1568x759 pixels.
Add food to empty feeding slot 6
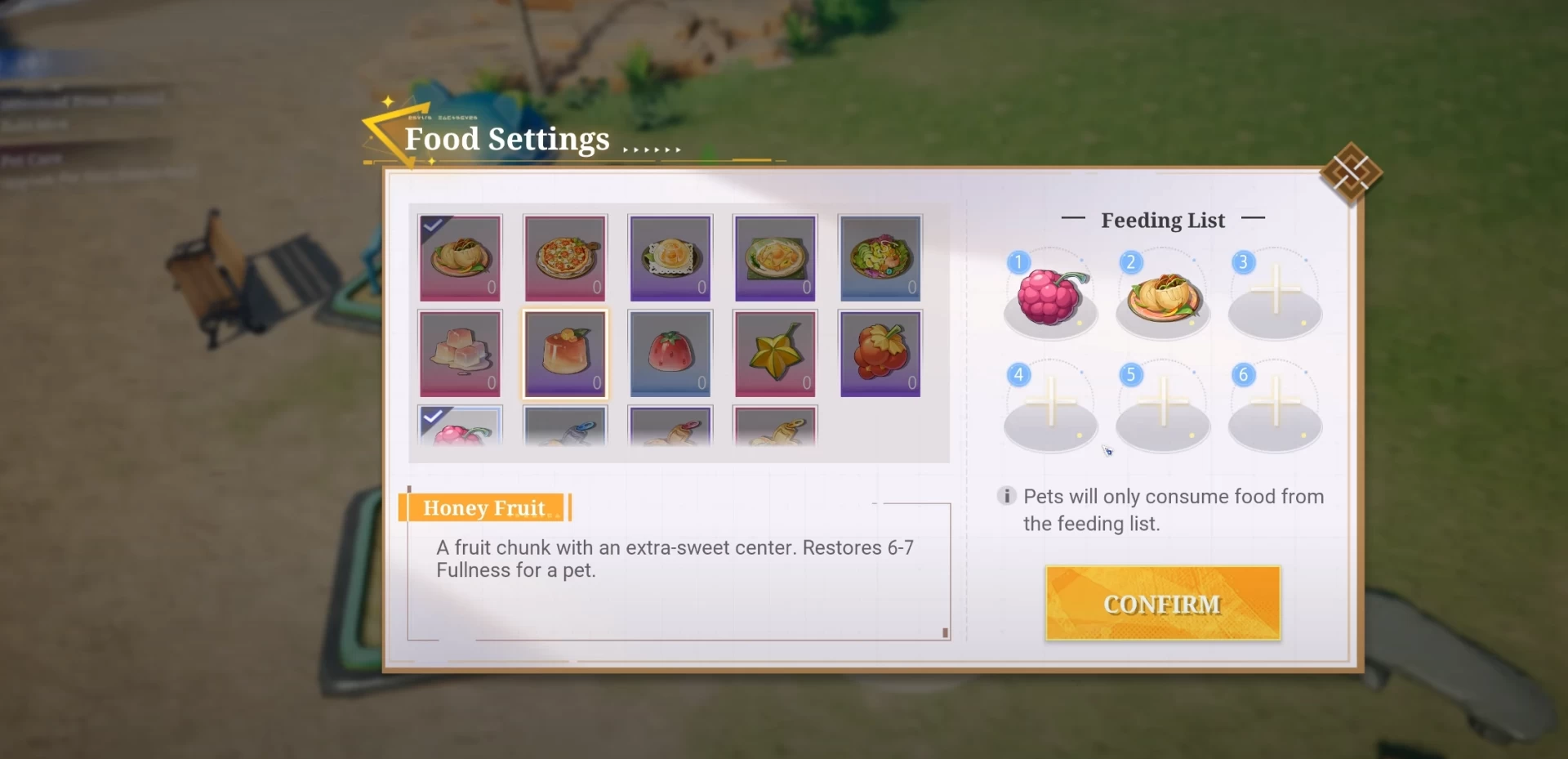[x=1275, y=406]
